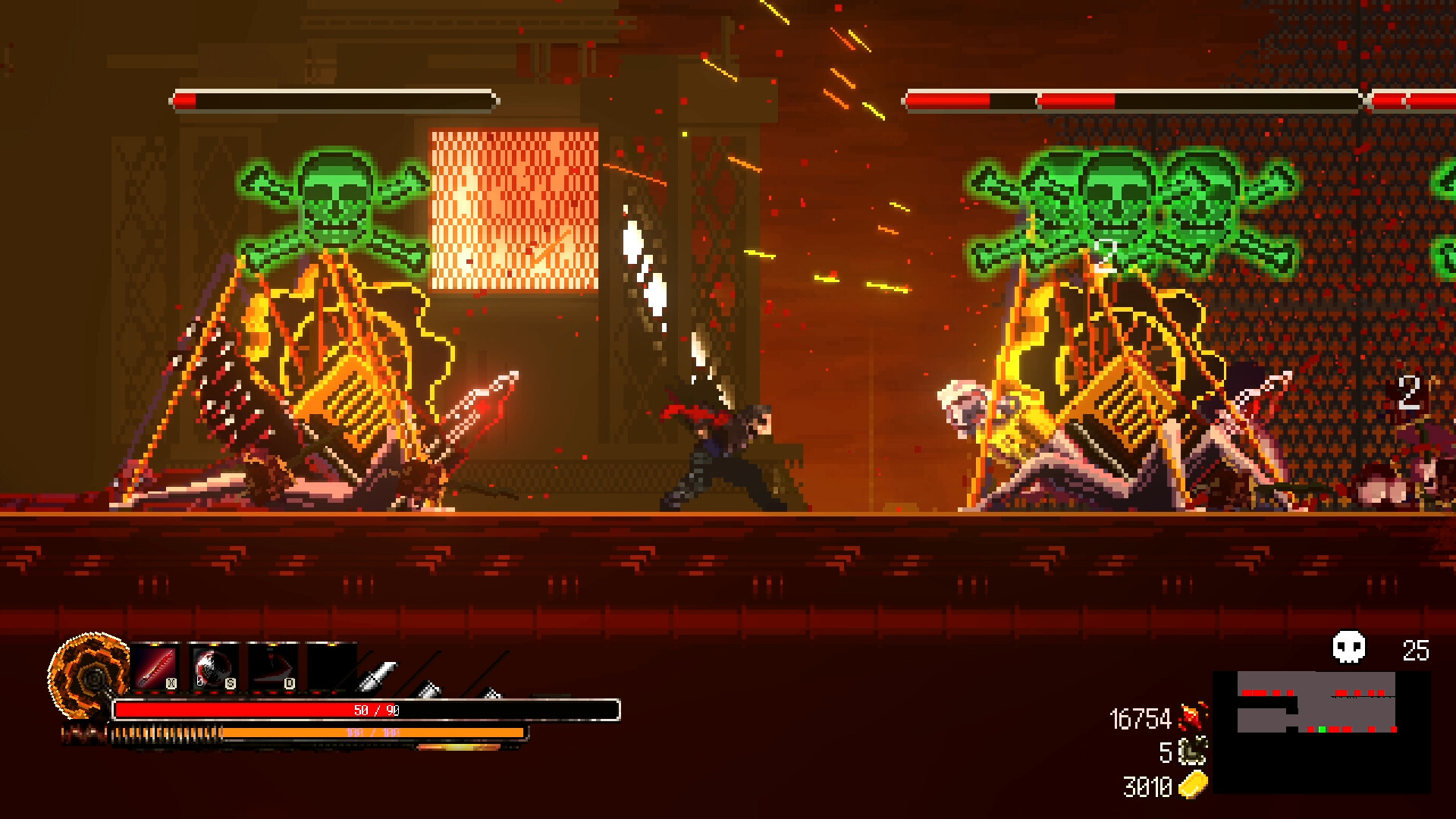
Task: Click the number 2 at screen right edge
Action: [1409, 391]
